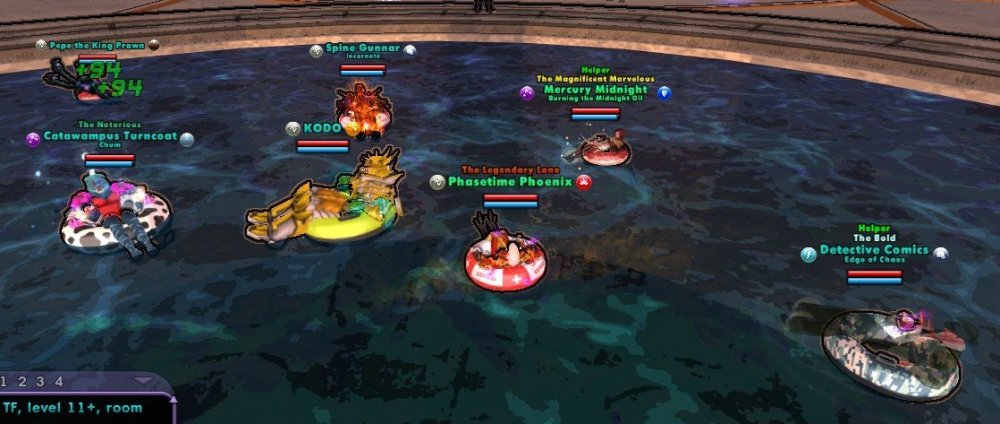This screenshot has height=424, width=1000.
Task: Click the chat scrollbar's up arrow
Action: [x=174, y=402]
